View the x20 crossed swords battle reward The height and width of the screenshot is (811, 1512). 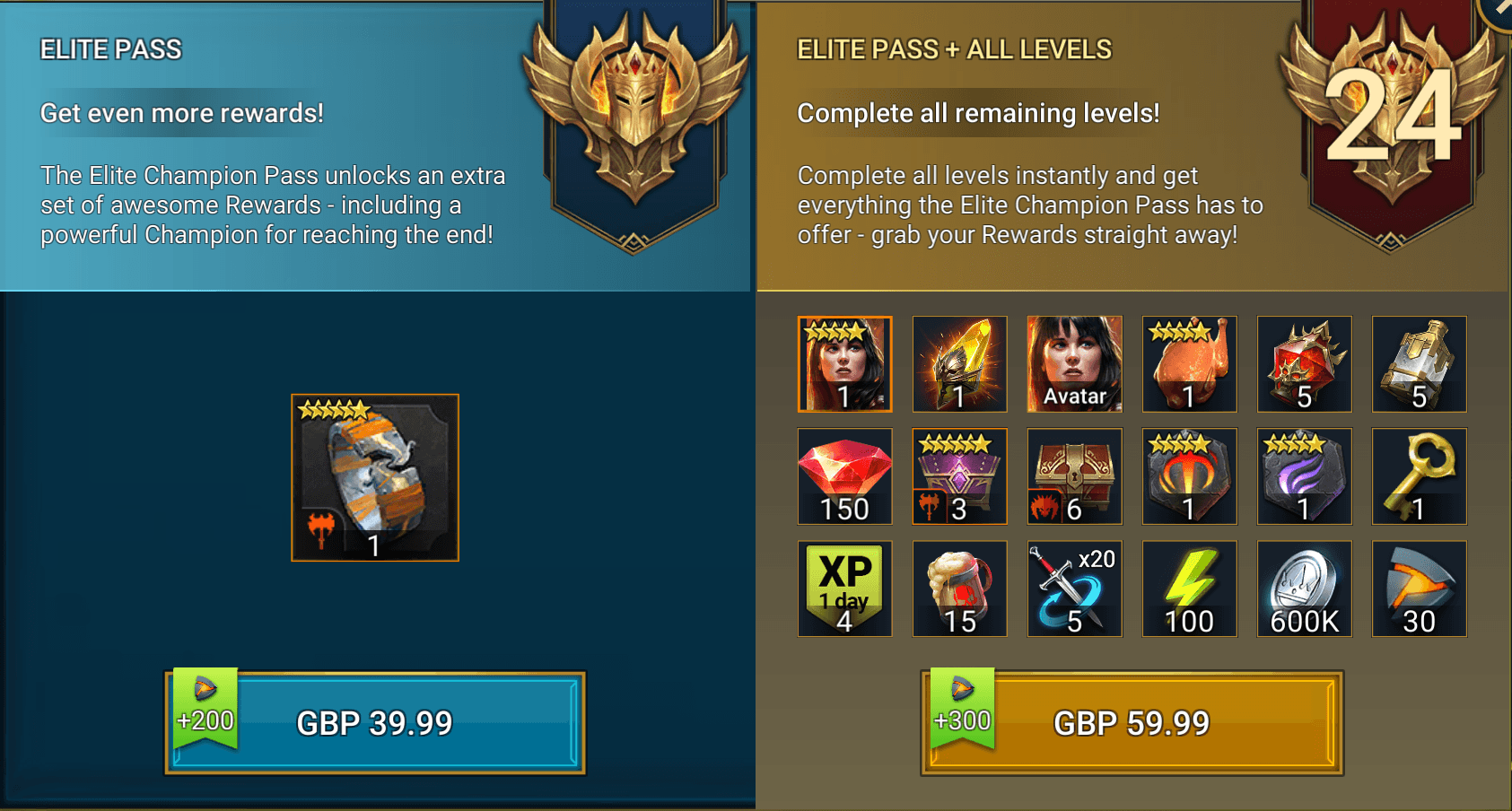click(x=1074, y=589)
